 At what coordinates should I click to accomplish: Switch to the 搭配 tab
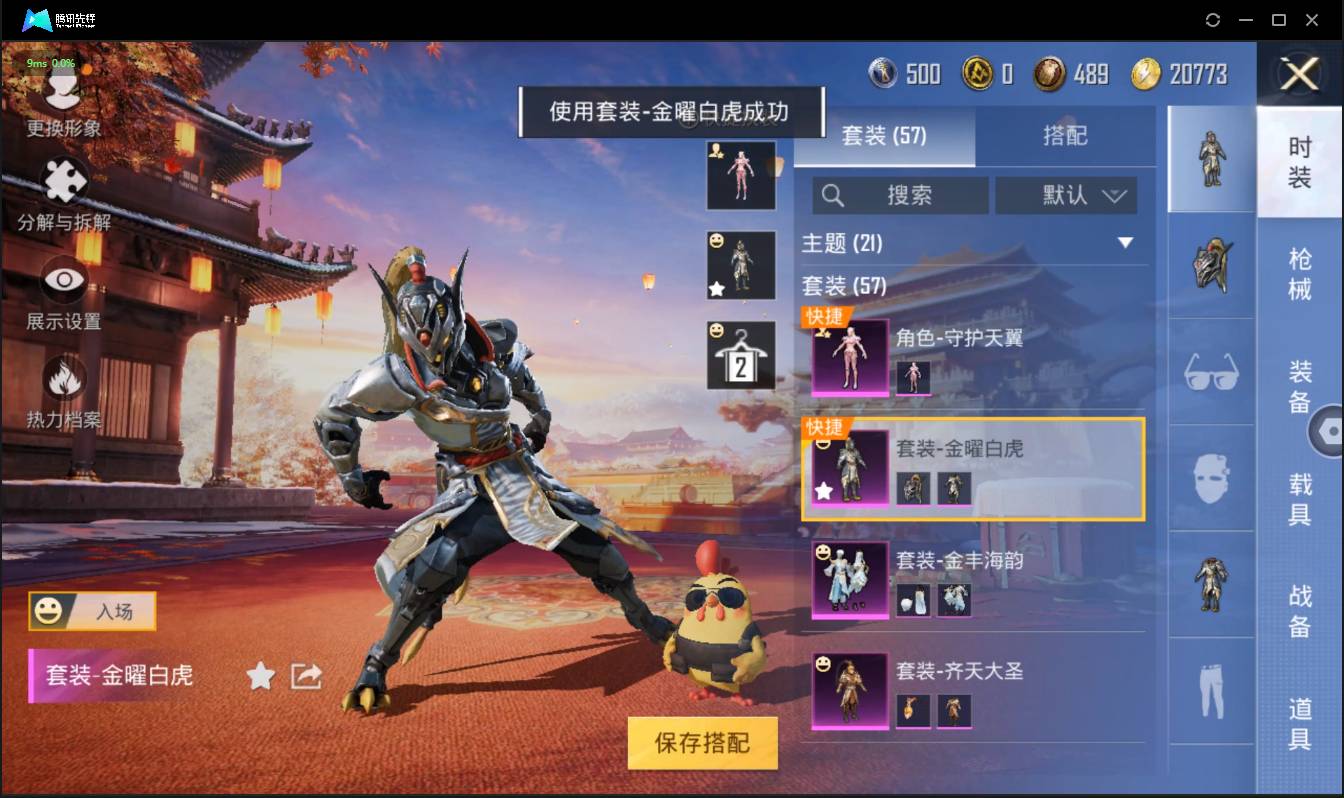point(1066,136)
